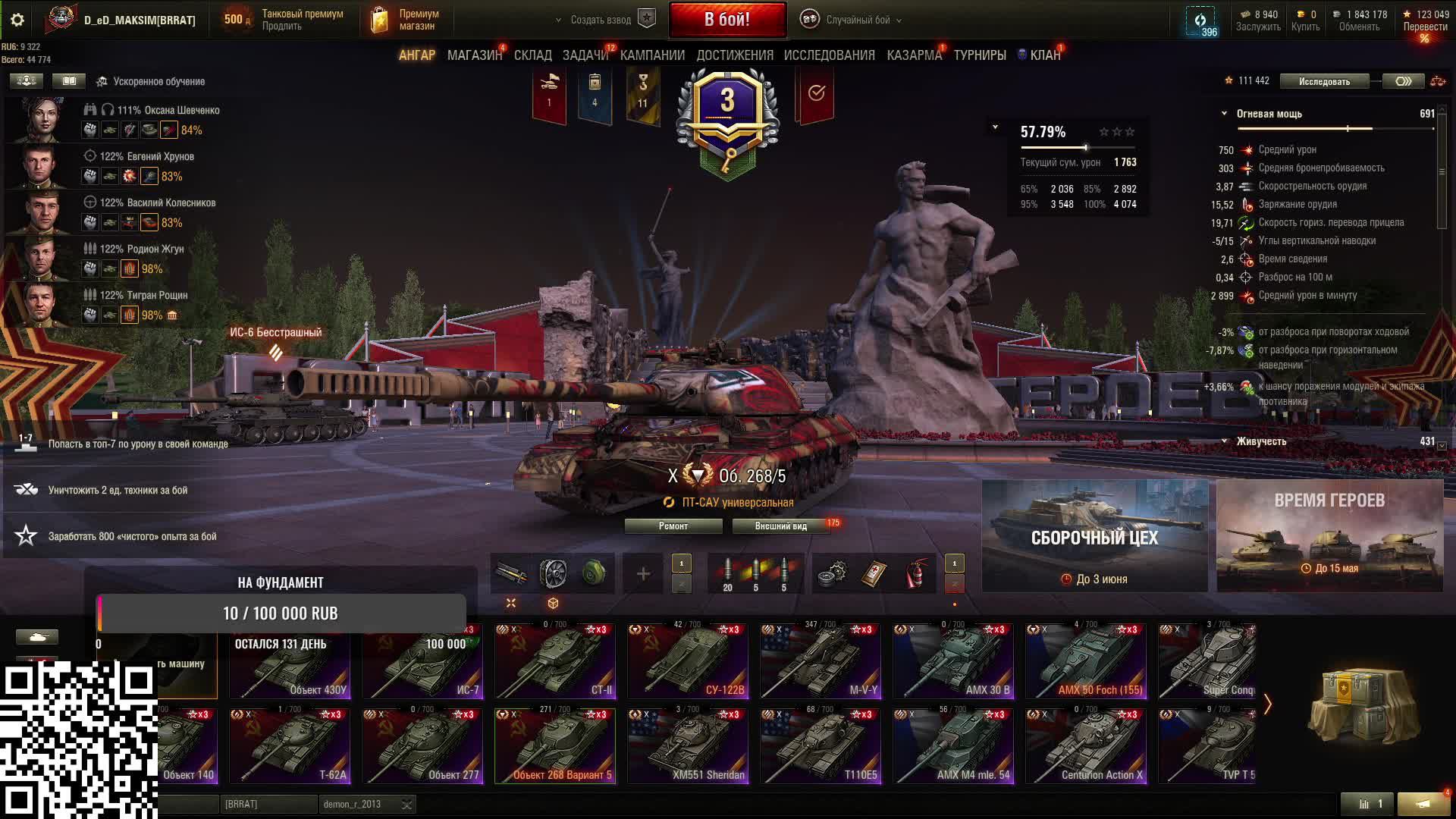The image size is (1456, 819).
Task: Close the demon_r_2013 chat tab
Action: [x=407, y=805]
